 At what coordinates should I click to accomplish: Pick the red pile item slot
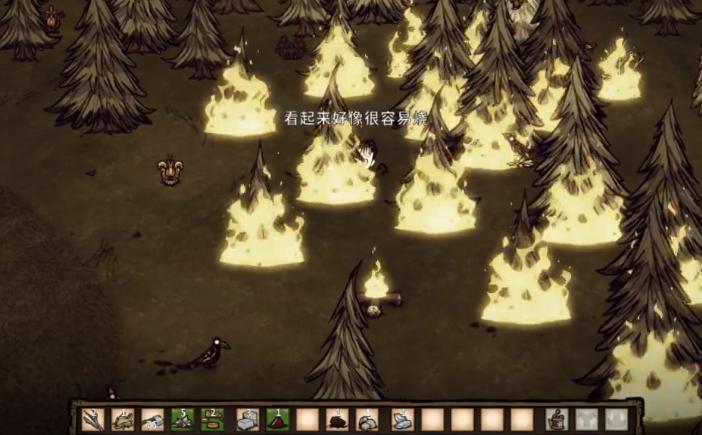[x=277, y=420]
